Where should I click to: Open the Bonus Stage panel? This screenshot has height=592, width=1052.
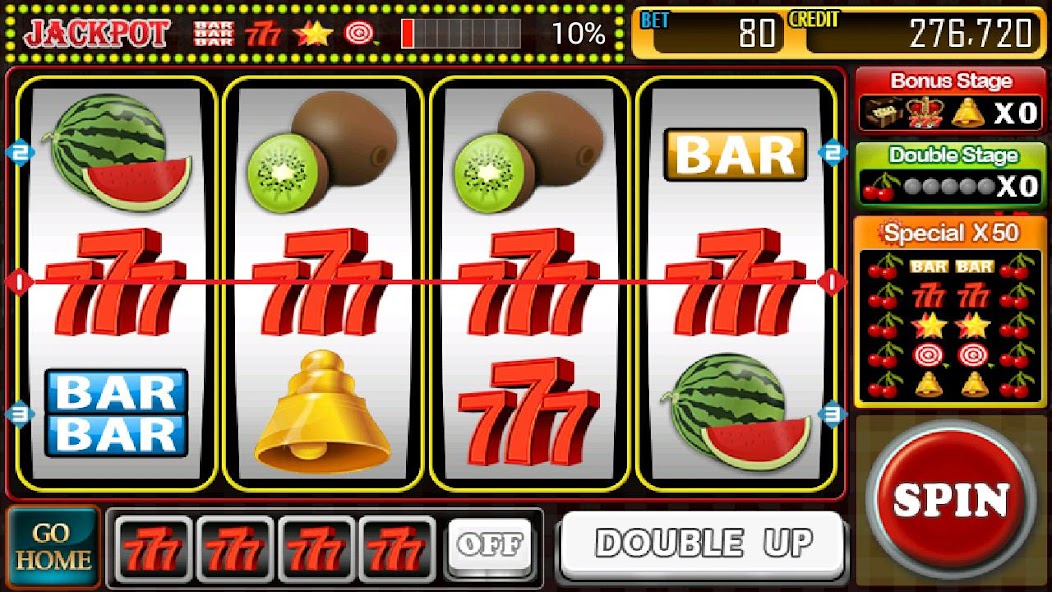[949, 100]
